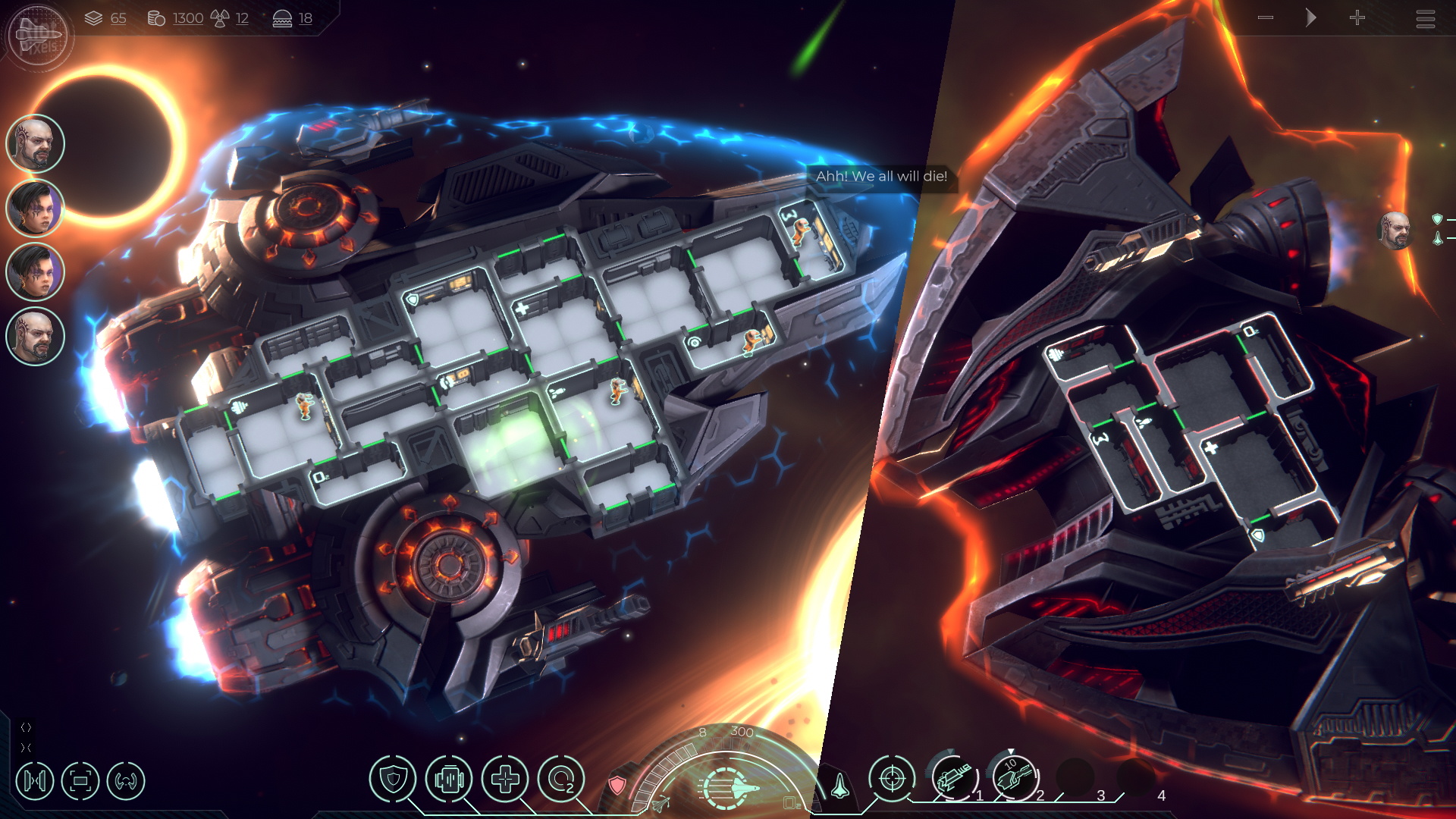Open the hamburger menu
Image resolution: width=1456 pixels, height=819 pixels.
coord(1425,18)
